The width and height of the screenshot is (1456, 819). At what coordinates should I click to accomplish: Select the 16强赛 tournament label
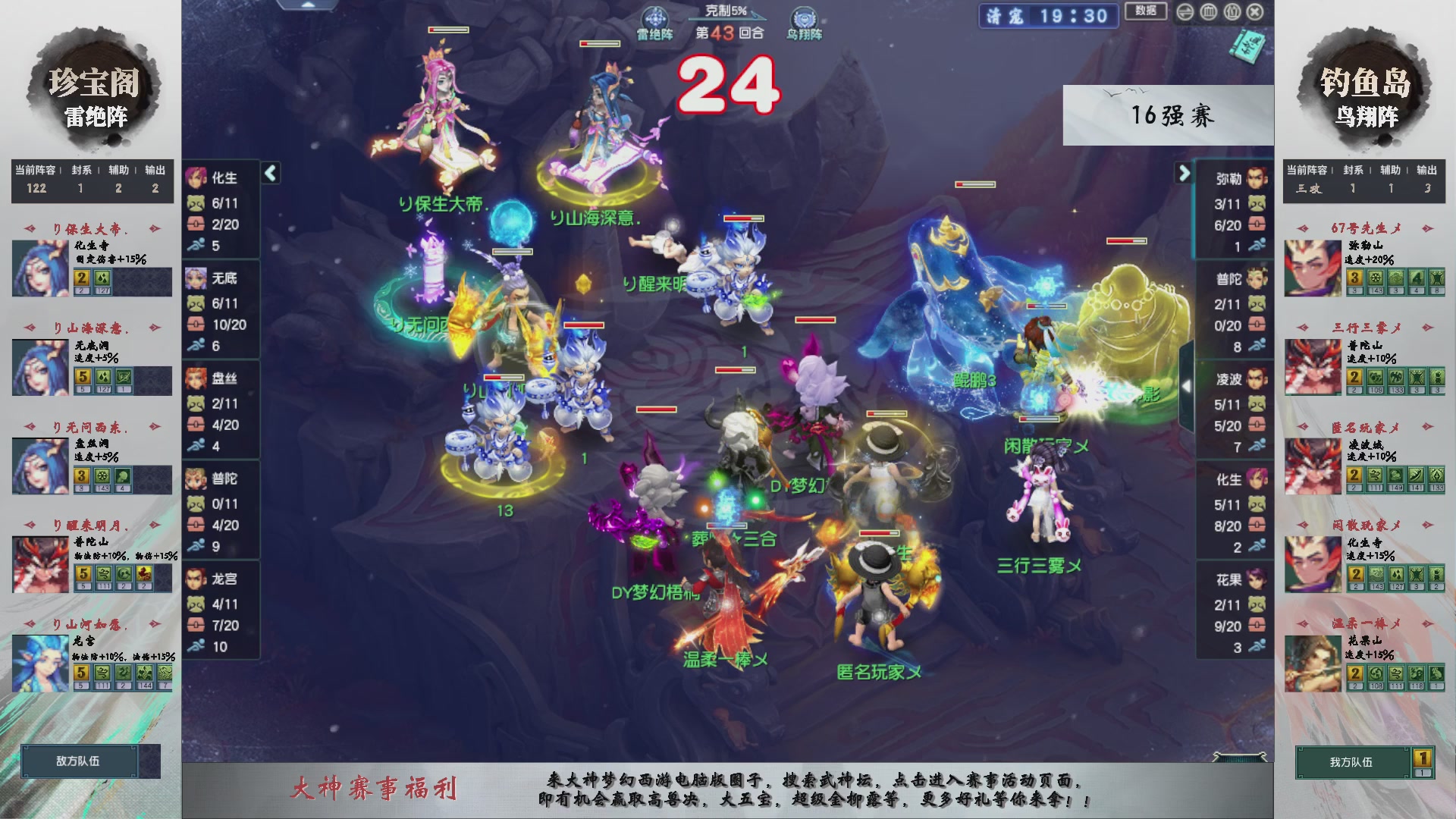tap(1173, 115)
